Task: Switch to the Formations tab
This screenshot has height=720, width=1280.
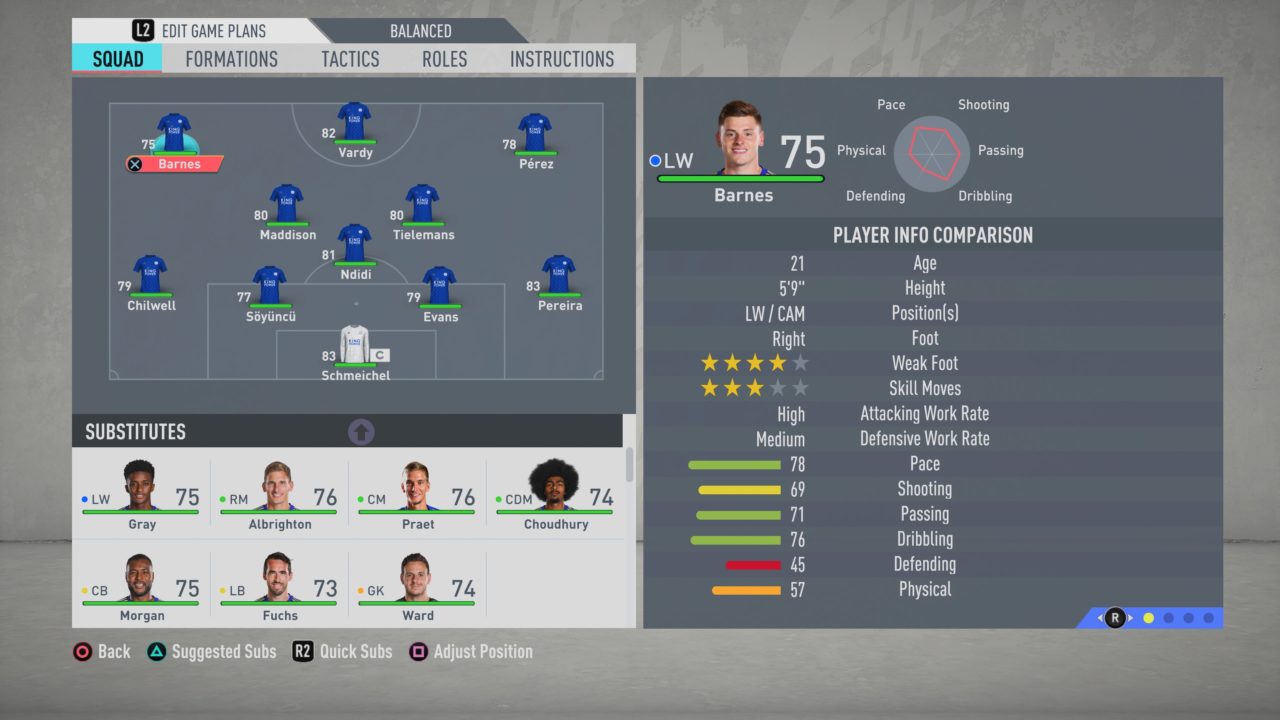Action: 231,59
